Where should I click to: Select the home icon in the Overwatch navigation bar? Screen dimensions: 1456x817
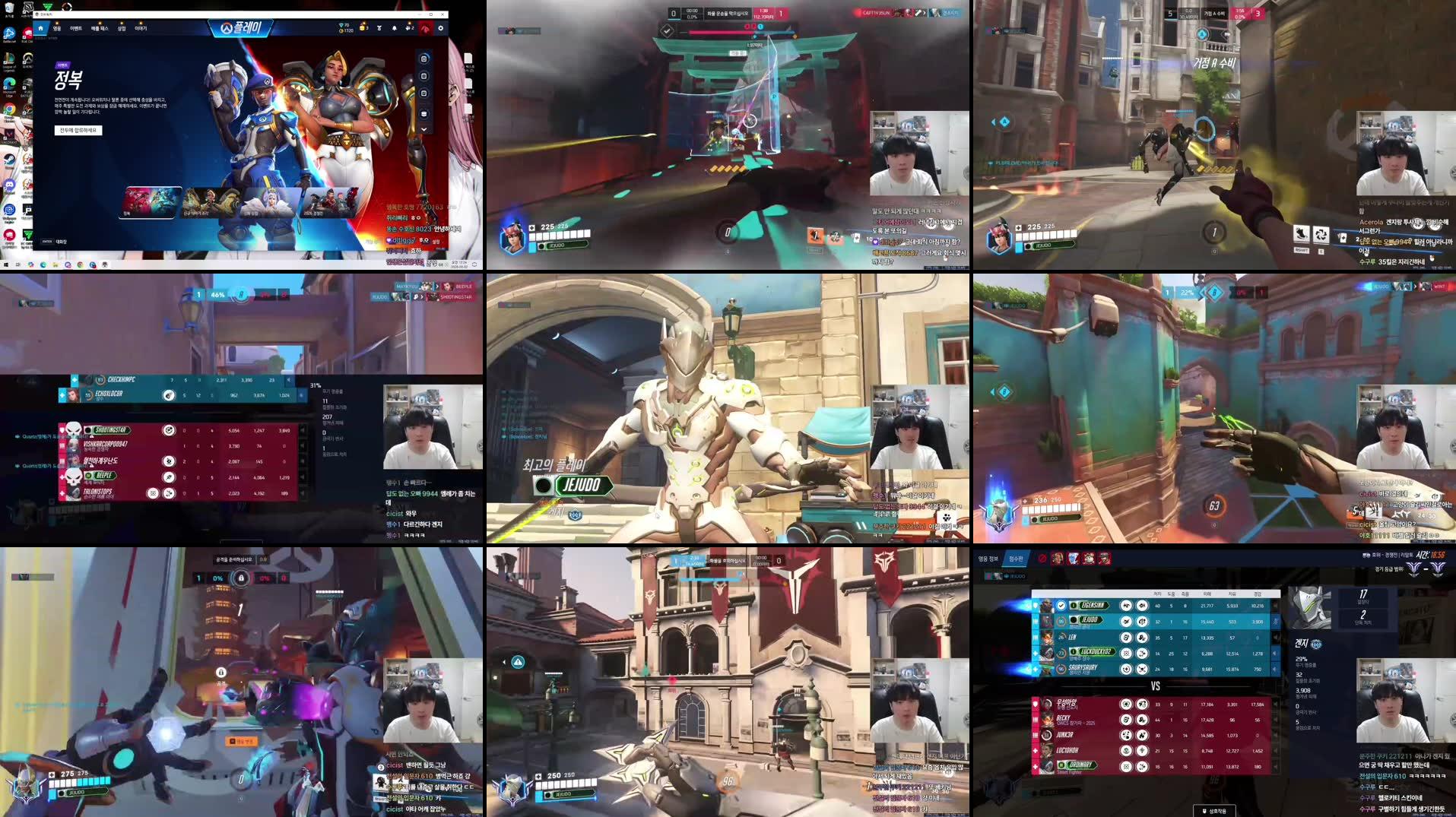pos(41,29)
